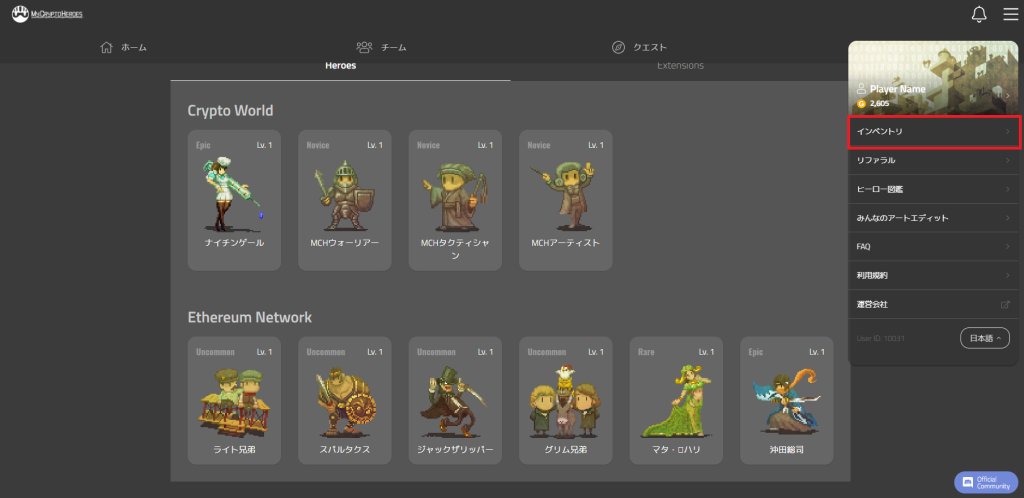Open the notification bell
Viewport: 1024px width, 498px height.
tap(979, 14)
